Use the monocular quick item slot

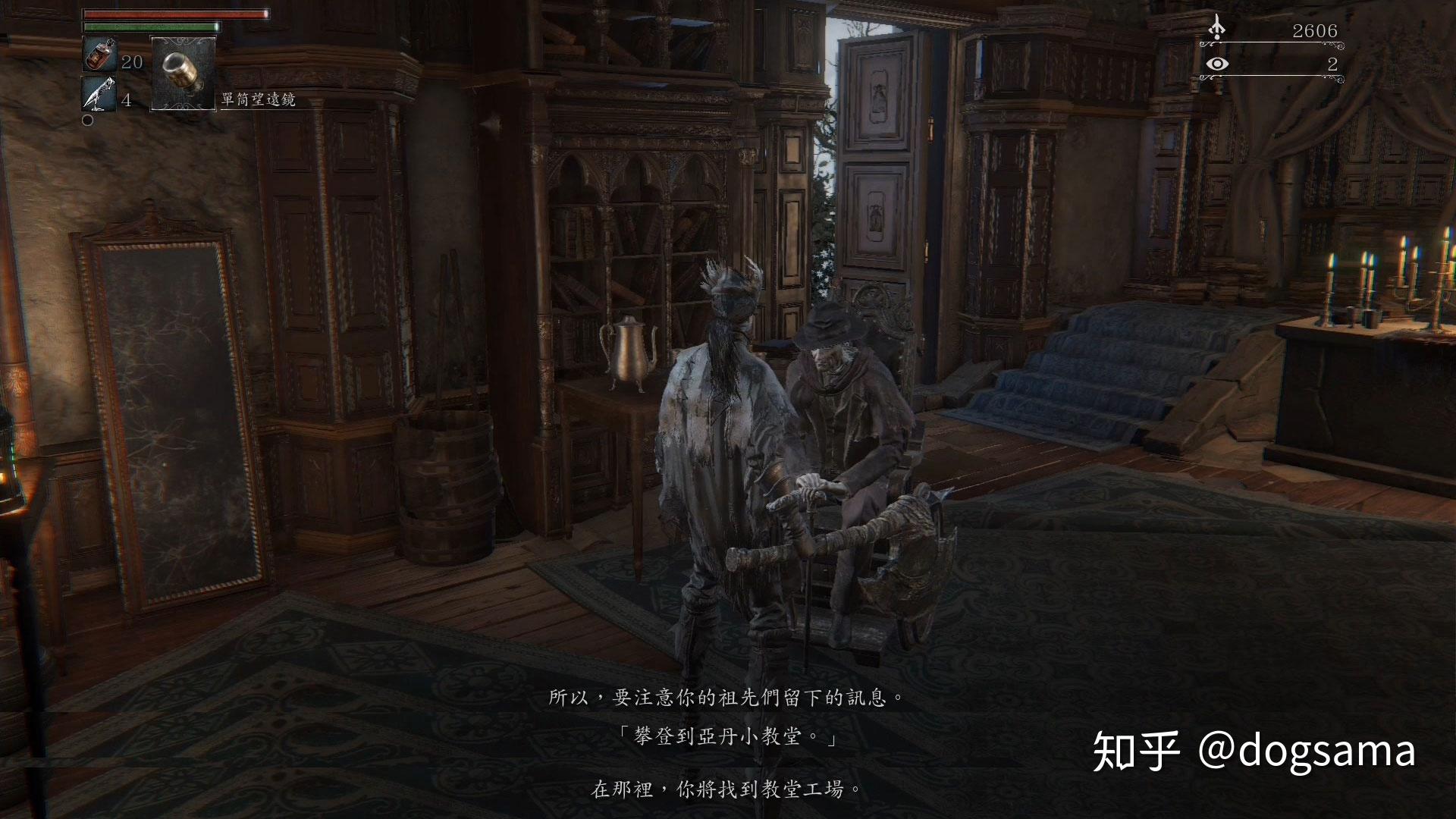point(184,74)
